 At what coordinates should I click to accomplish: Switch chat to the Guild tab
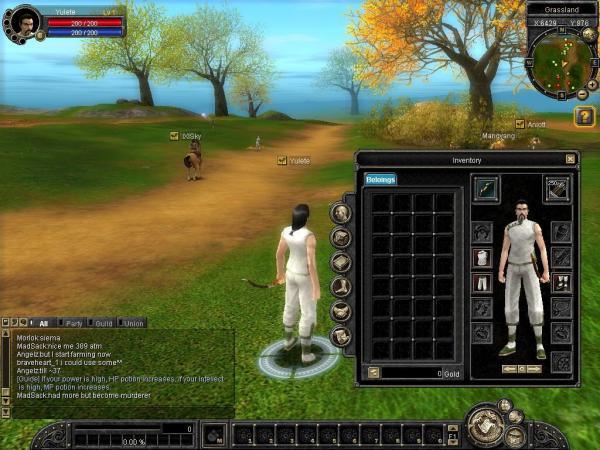pos(103,323)
